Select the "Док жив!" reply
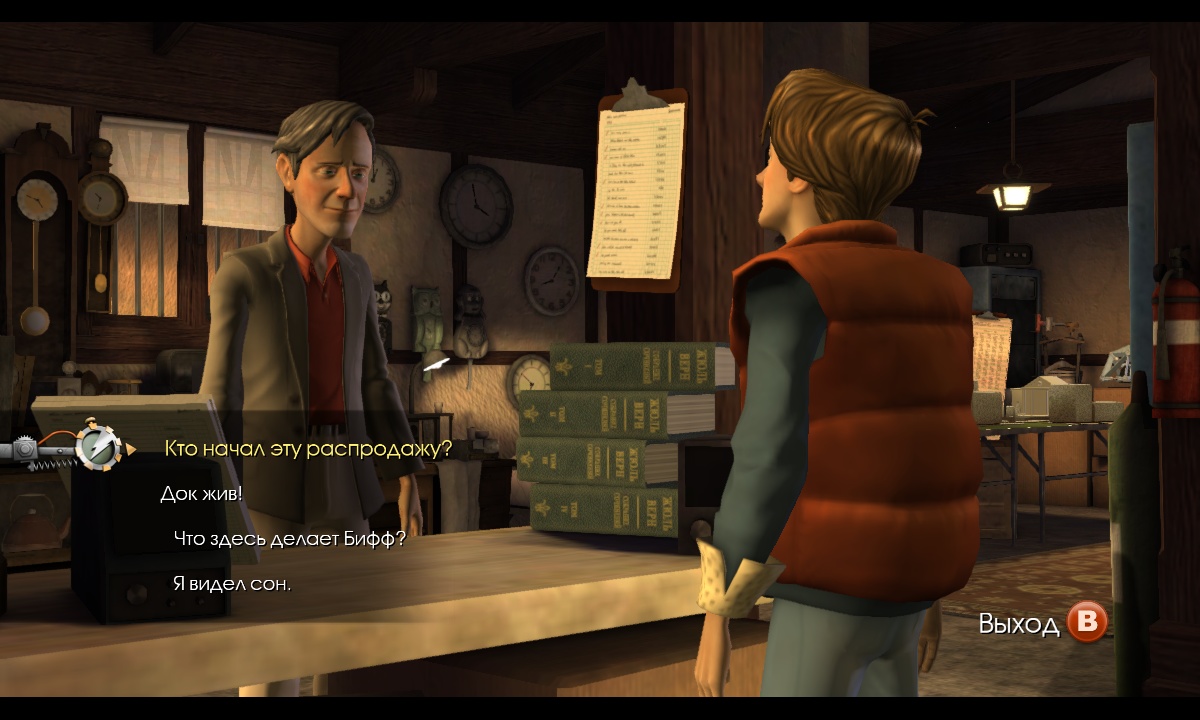Screen dimensions: 1200x720 tap(201, 494)
